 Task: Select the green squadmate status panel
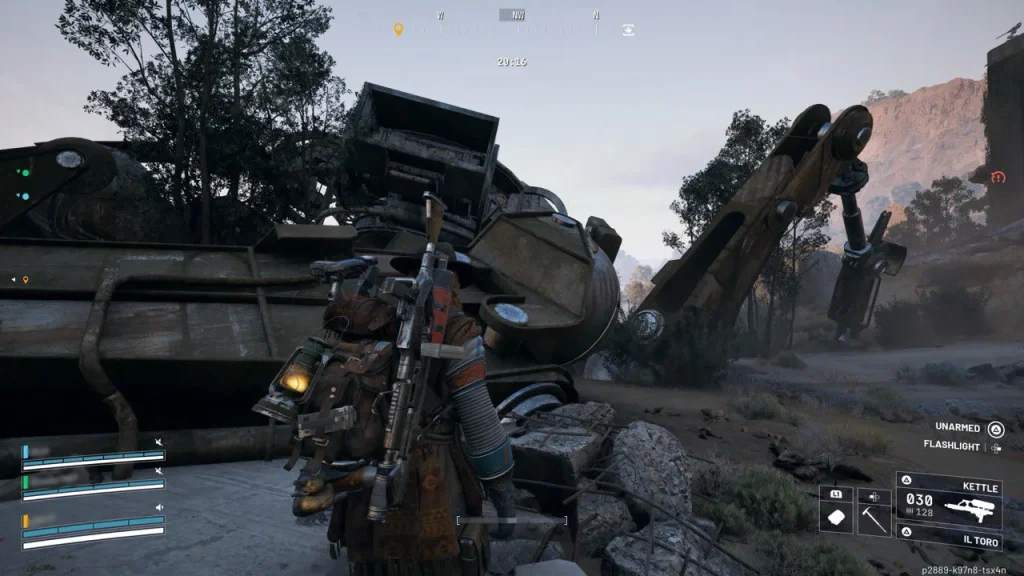(92, 487)
